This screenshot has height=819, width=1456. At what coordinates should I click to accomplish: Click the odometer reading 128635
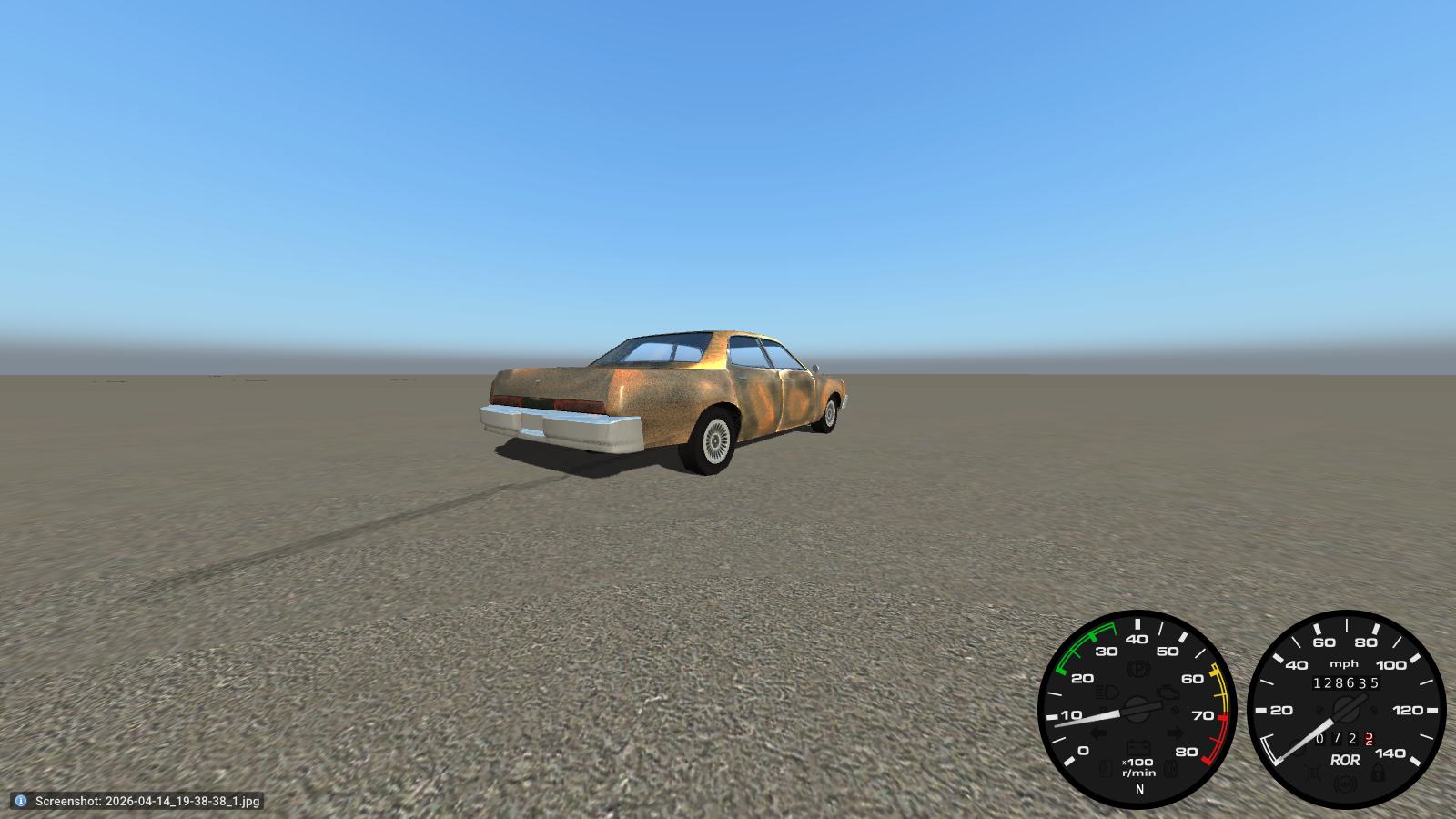[1346, 682]
